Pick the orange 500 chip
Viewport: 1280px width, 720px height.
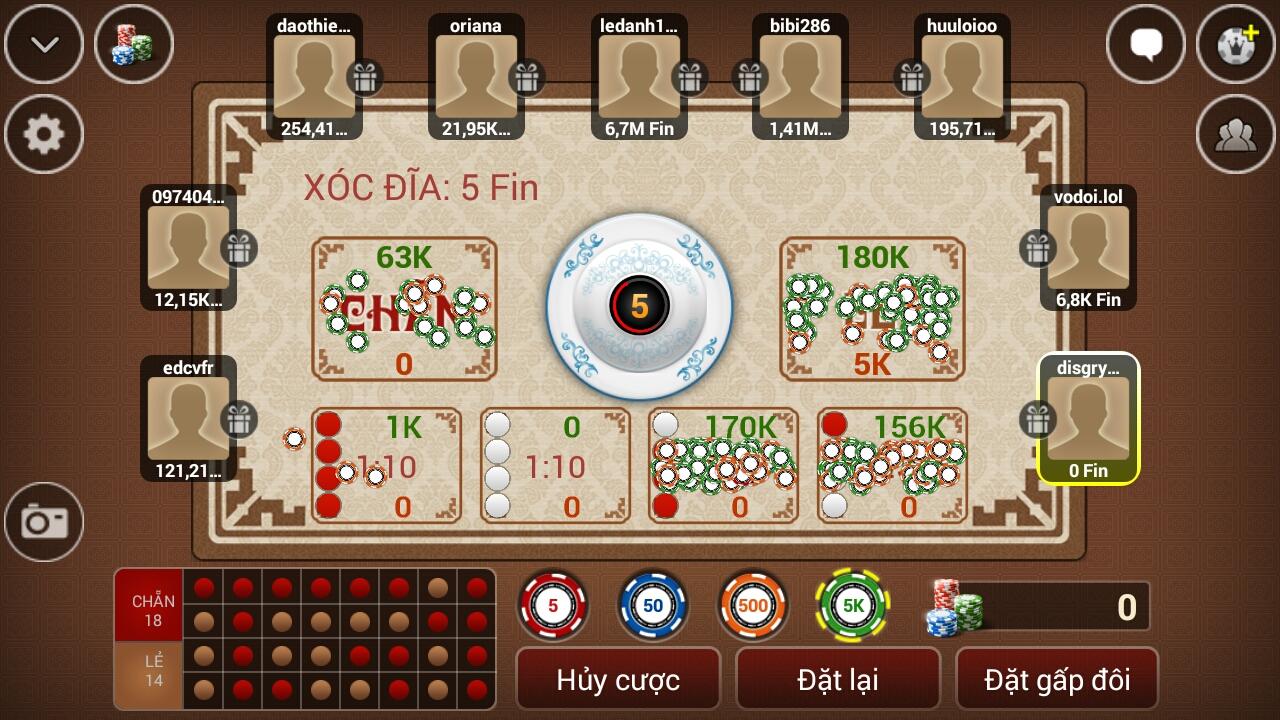click(752, 605)
